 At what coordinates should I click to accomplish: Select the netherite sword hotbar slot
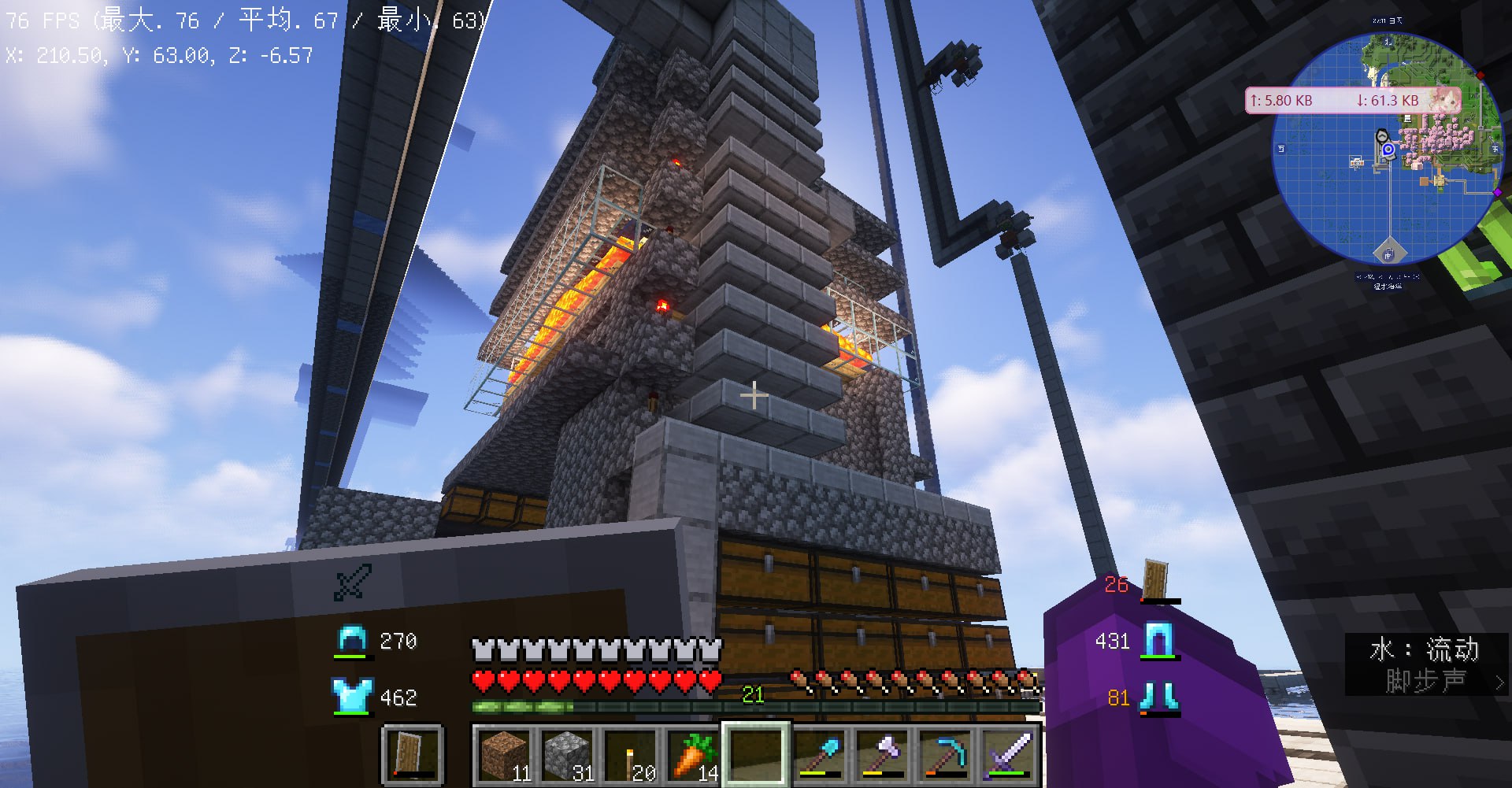(1009, 755)
